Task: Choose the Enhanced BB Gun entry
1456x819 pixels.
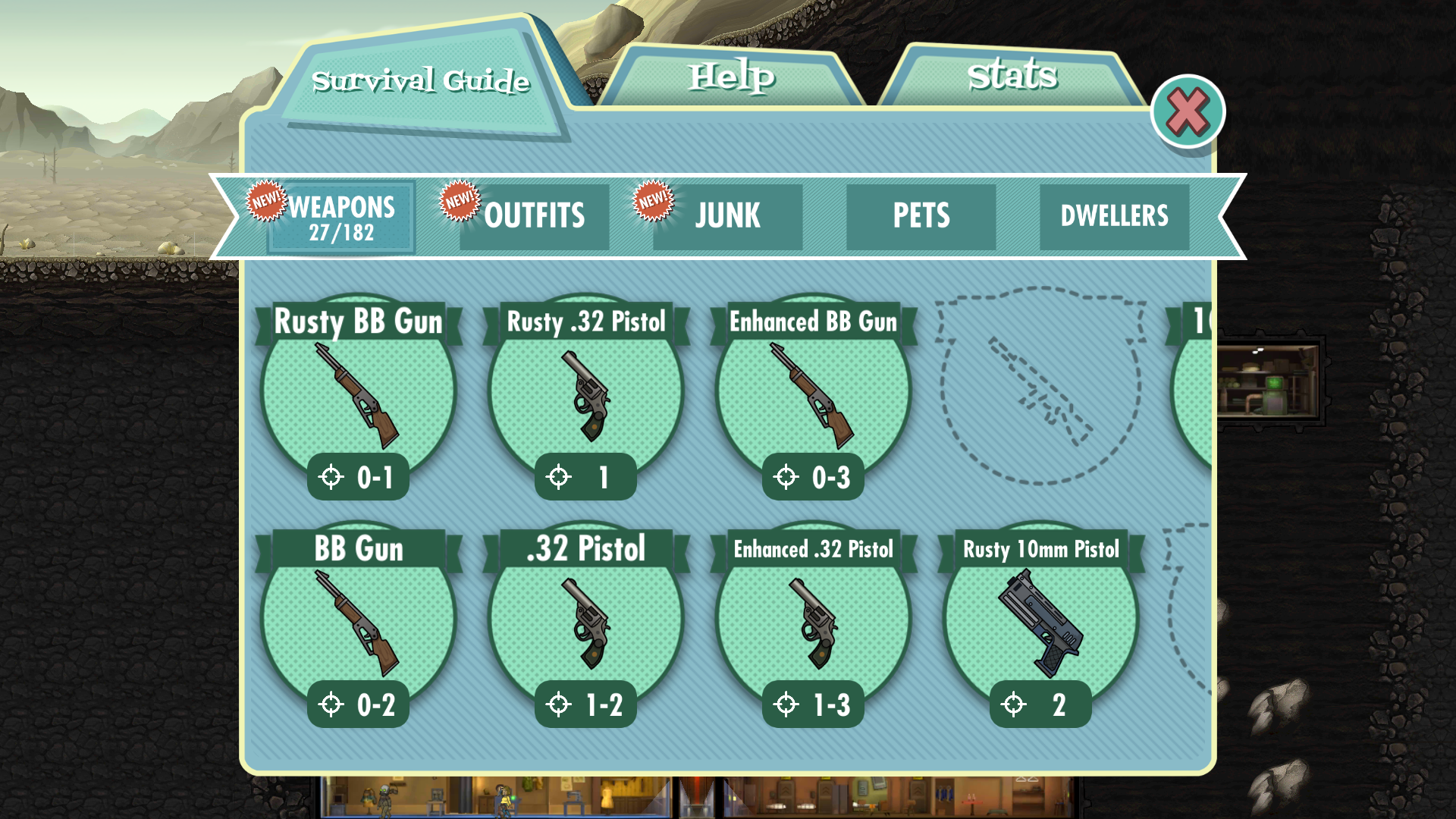Action: (x=814, y=394)
